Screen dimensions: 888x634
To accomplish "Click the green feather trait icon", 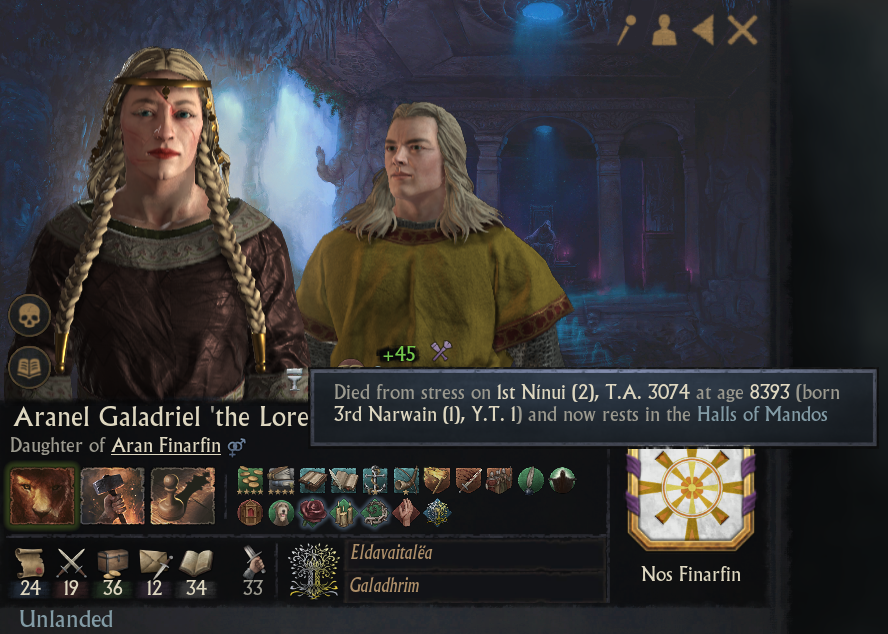I will pos(531,481).
